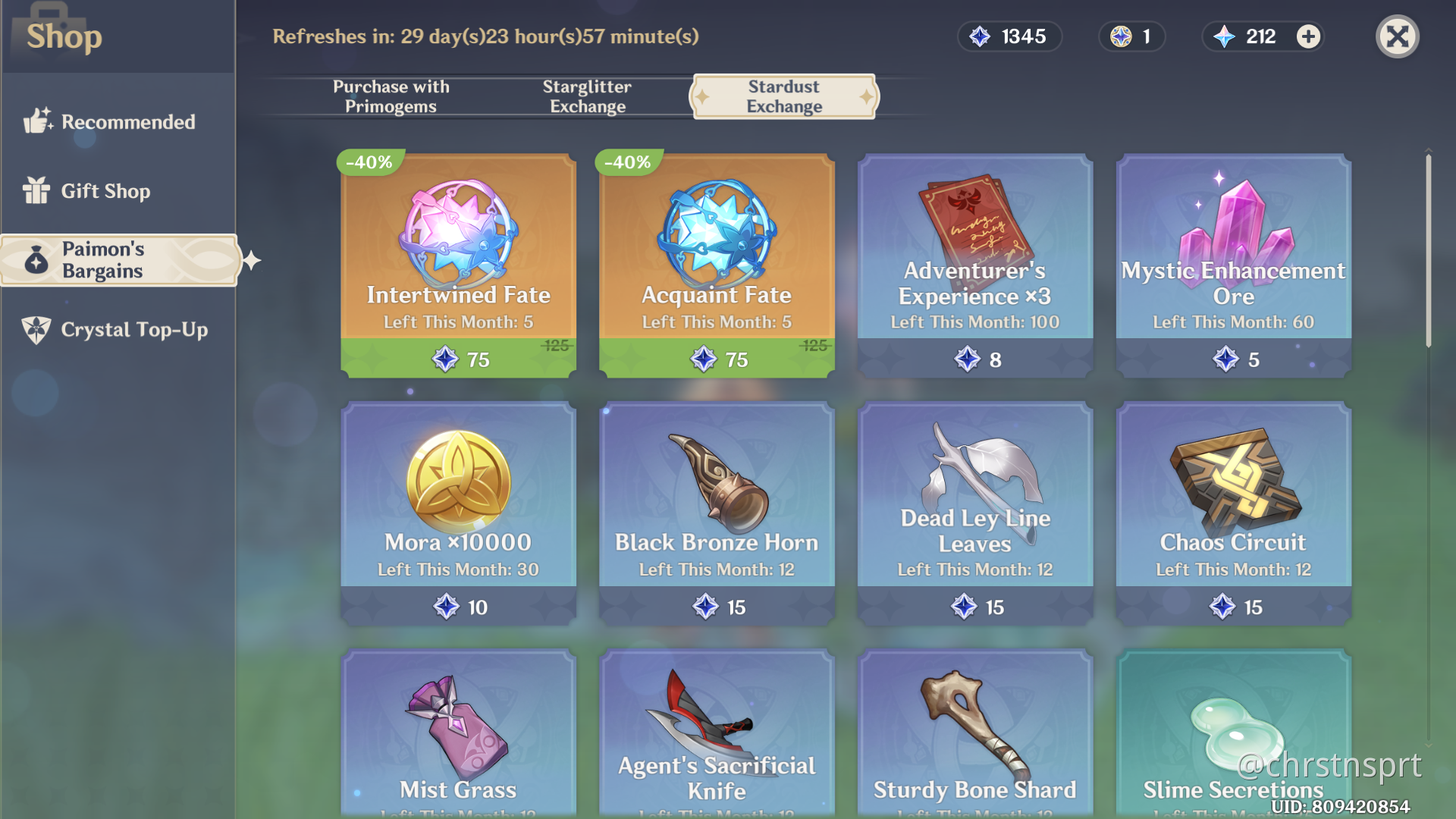Check the refresh timer text at the top
The width and height of the screenshot is (1456, 819).
click(486, 36)
